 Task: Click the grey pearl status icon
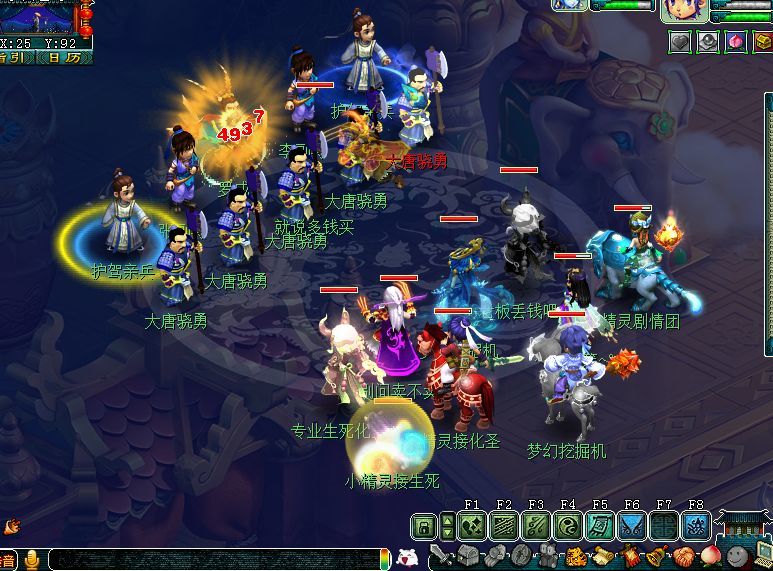tap(708, 42)
